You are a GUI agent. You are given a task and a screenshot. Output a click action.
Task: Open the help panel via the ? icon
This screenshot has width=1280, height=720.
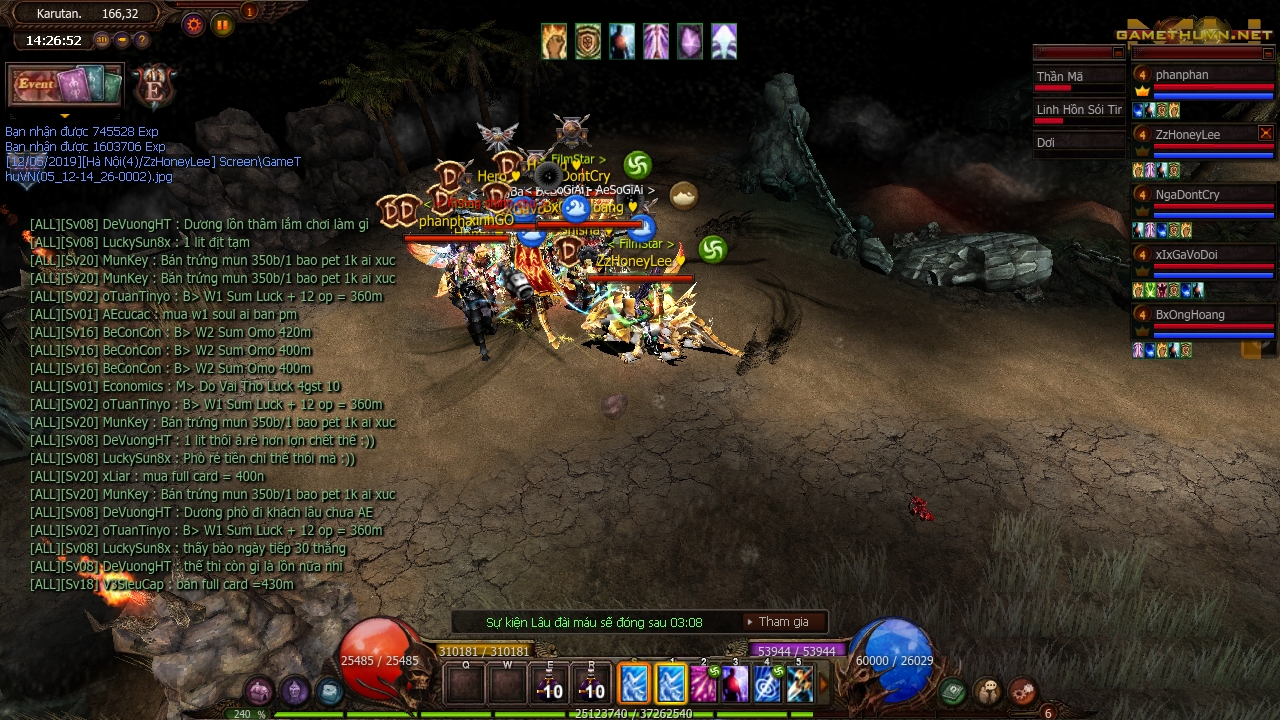[x=141, y=40]
